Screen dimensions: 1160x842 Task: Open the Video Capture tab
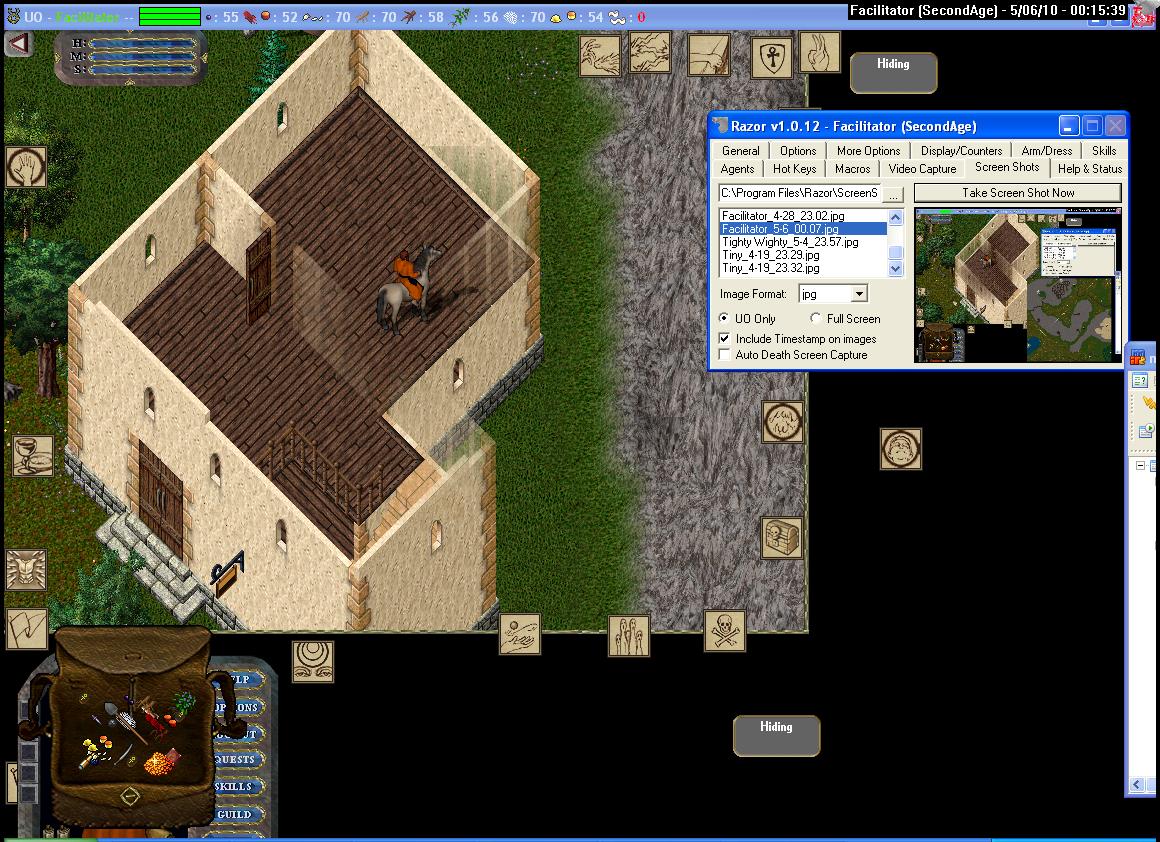coord(922,169)
